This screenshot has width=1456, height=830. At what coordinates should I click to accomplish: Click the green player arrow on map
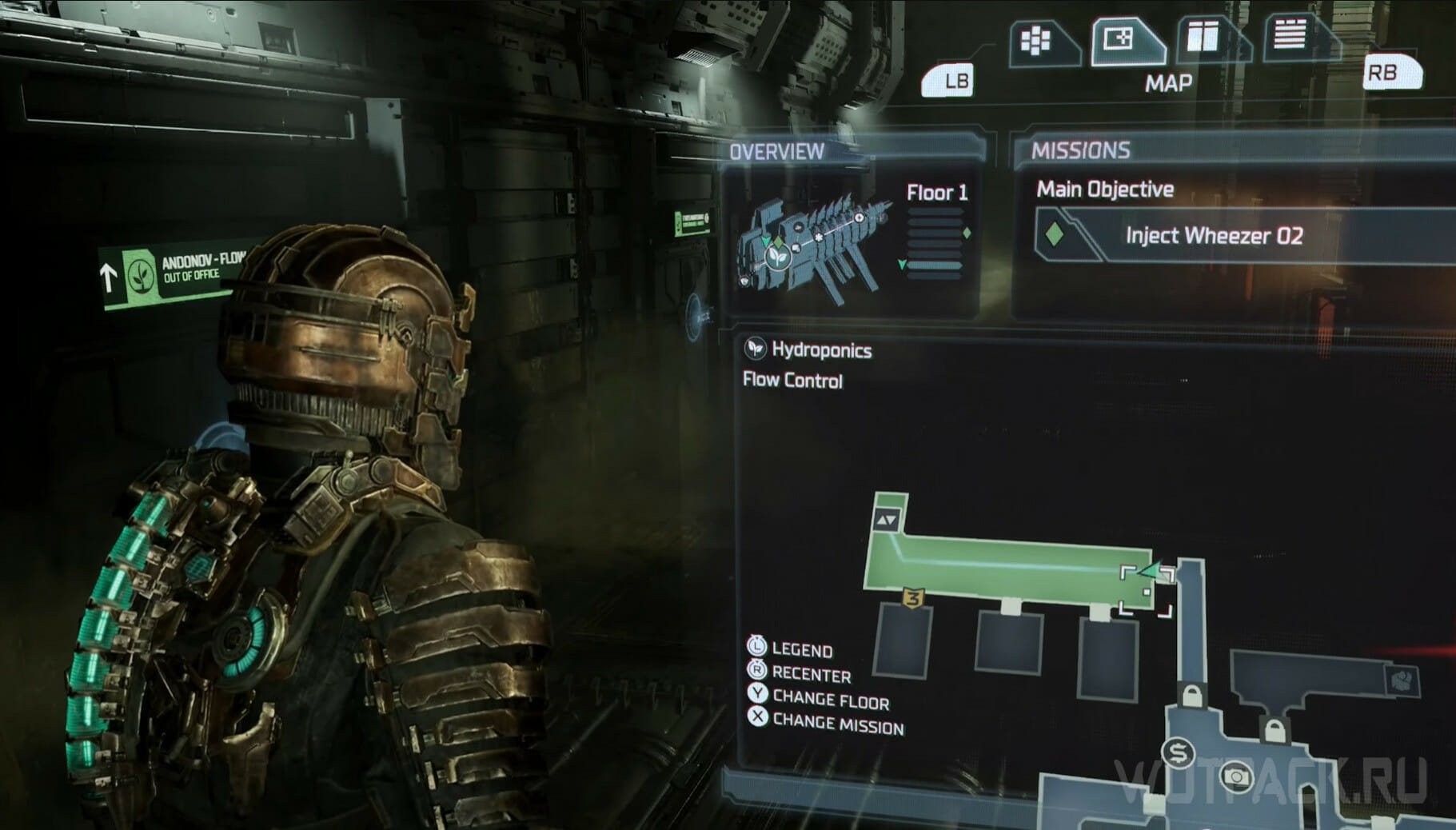click(1150, 571)
